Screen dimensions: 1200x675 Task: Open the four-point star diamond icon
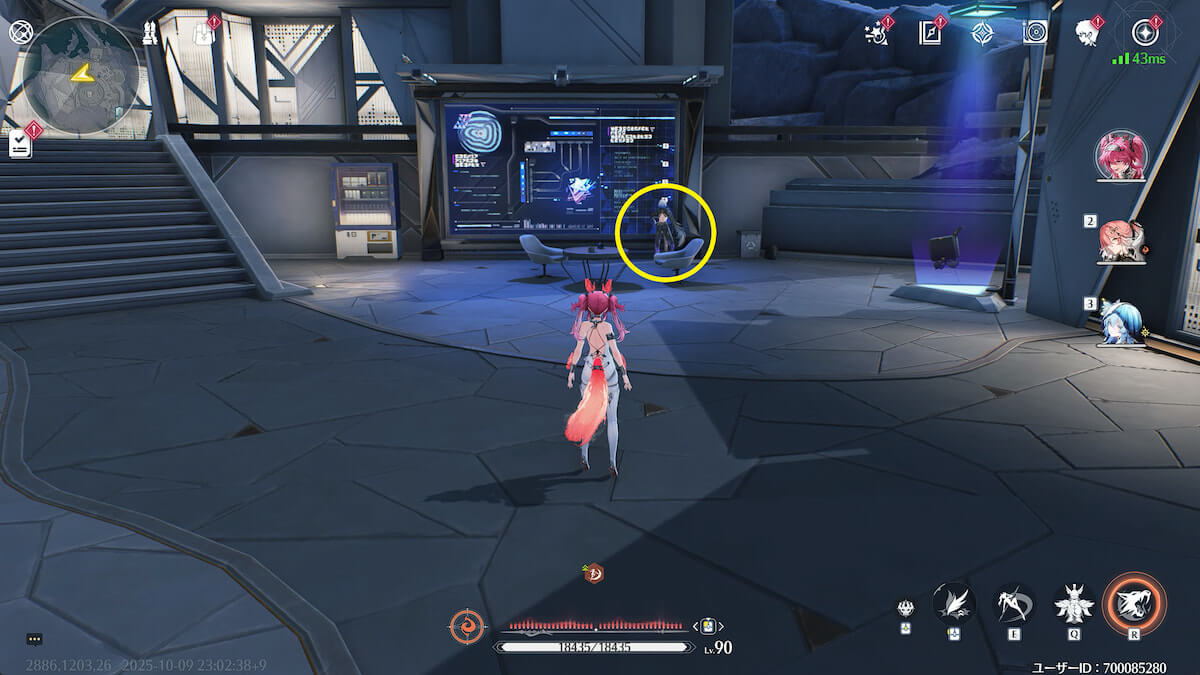point(982,33)
